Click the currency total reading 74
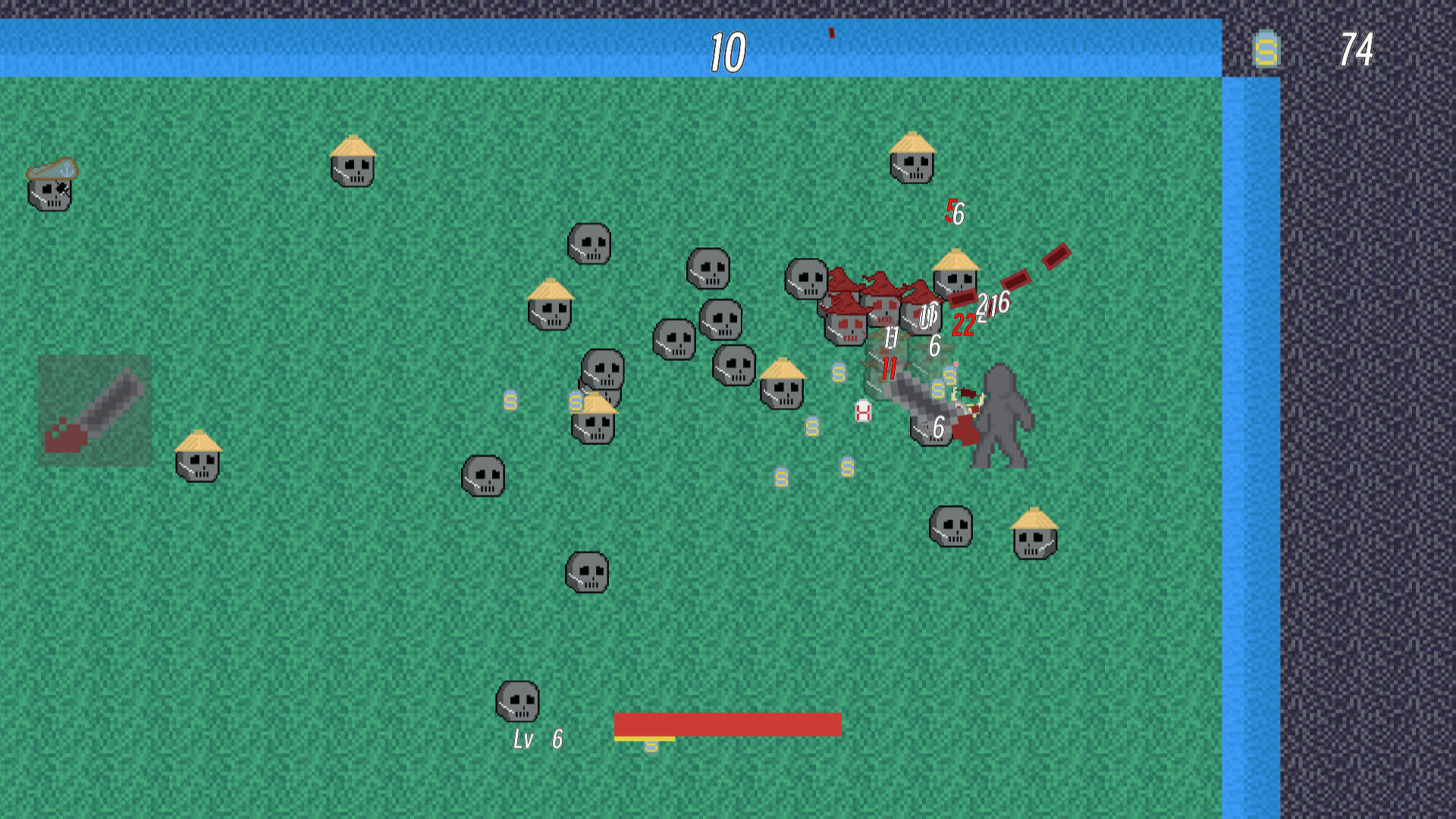 (1357, 50)
